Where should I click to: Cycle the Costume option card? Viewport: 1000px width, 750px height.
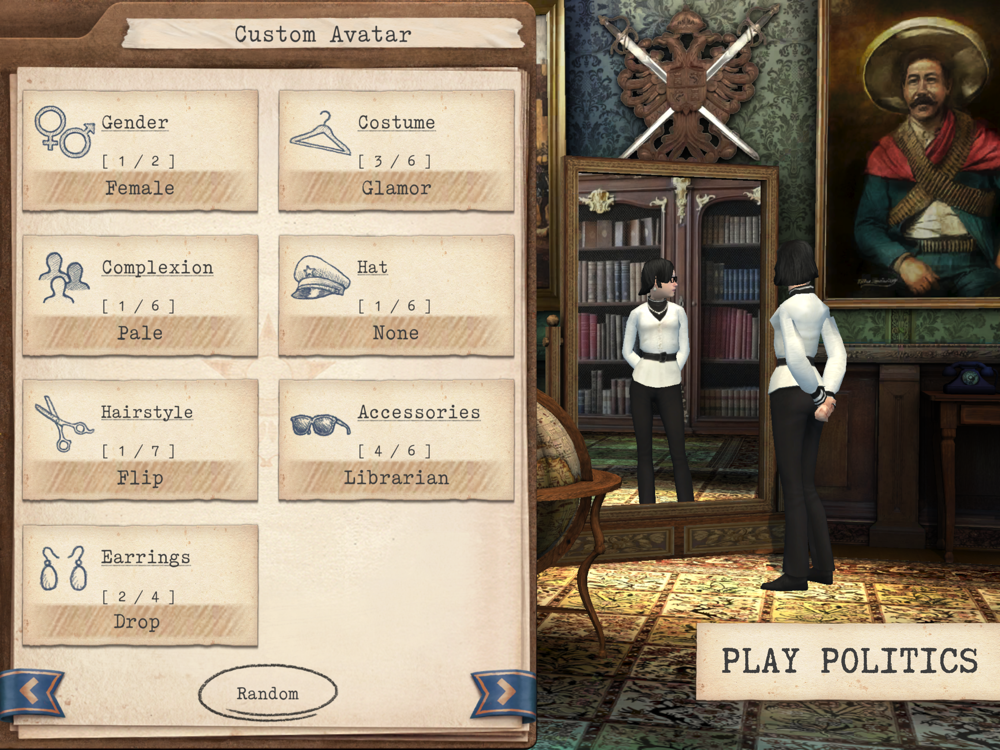[x=396, y=151]
